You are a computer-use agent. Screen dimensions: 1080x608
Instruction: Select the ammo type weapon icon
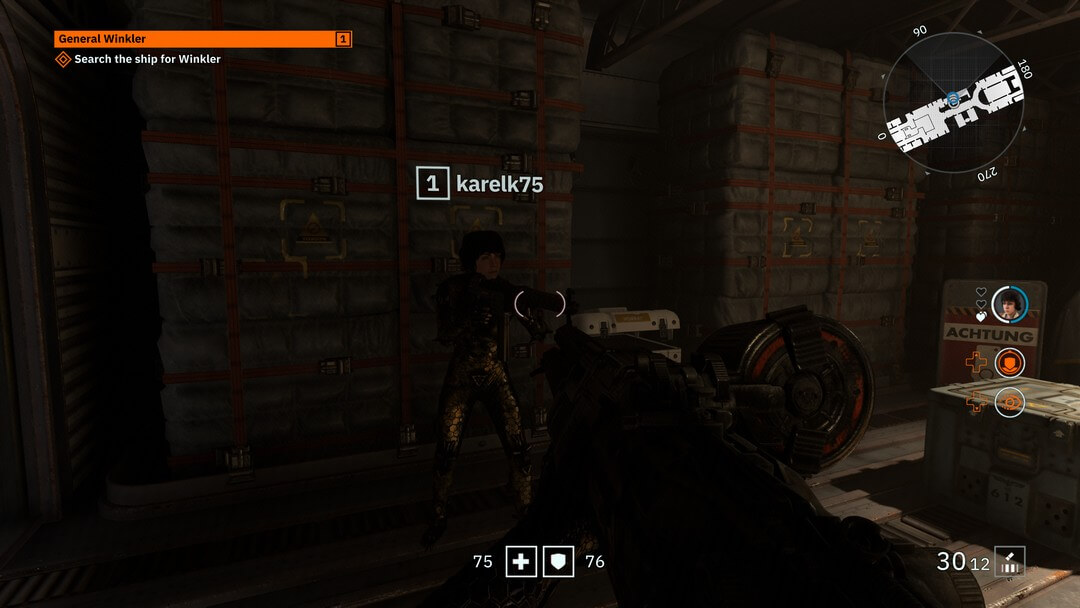click(x=1010, y=562)
